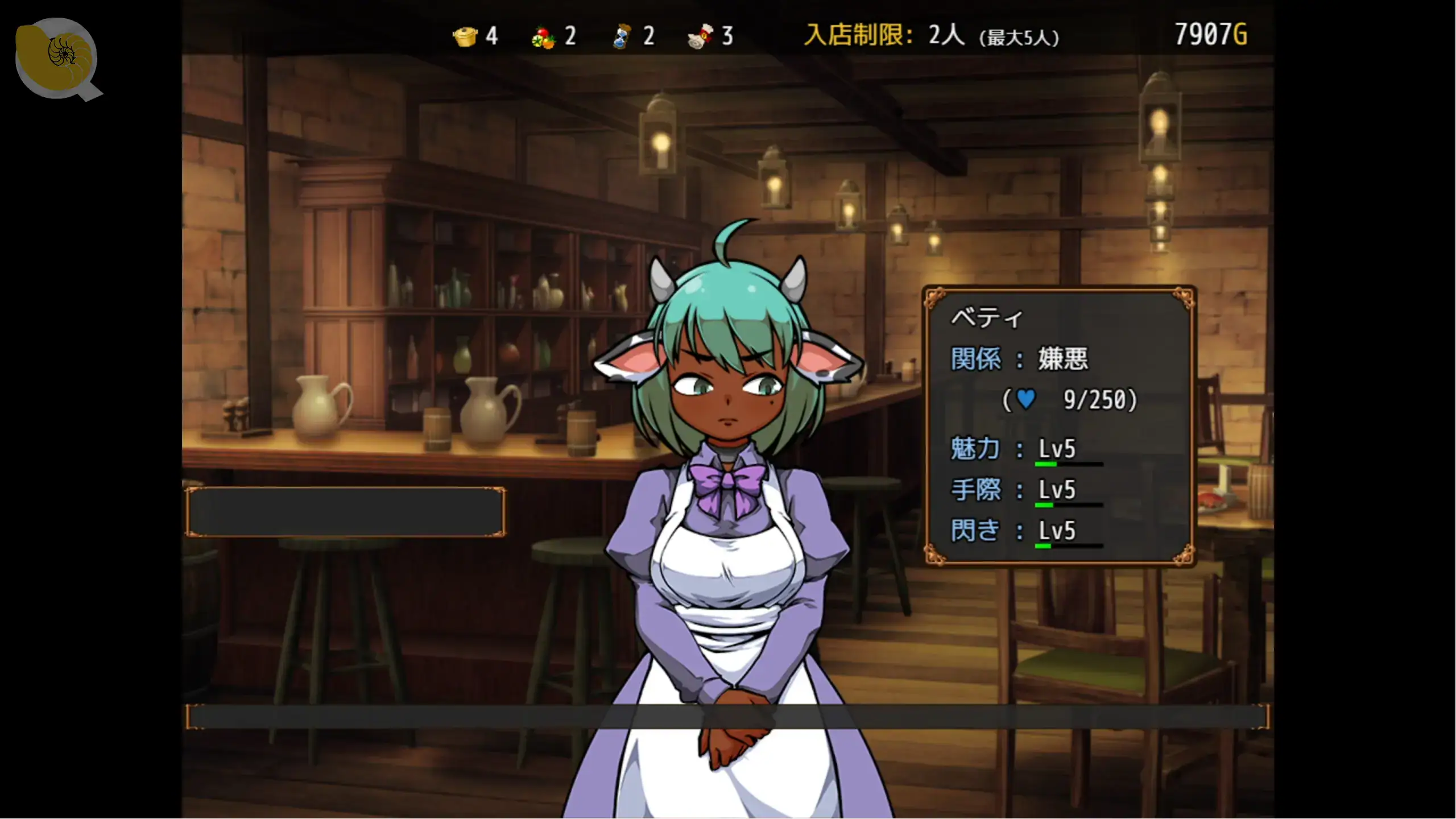The width and height of the screenshot is (1456, 819).
Task: Click the empty command window box
Action: [345, 512]
